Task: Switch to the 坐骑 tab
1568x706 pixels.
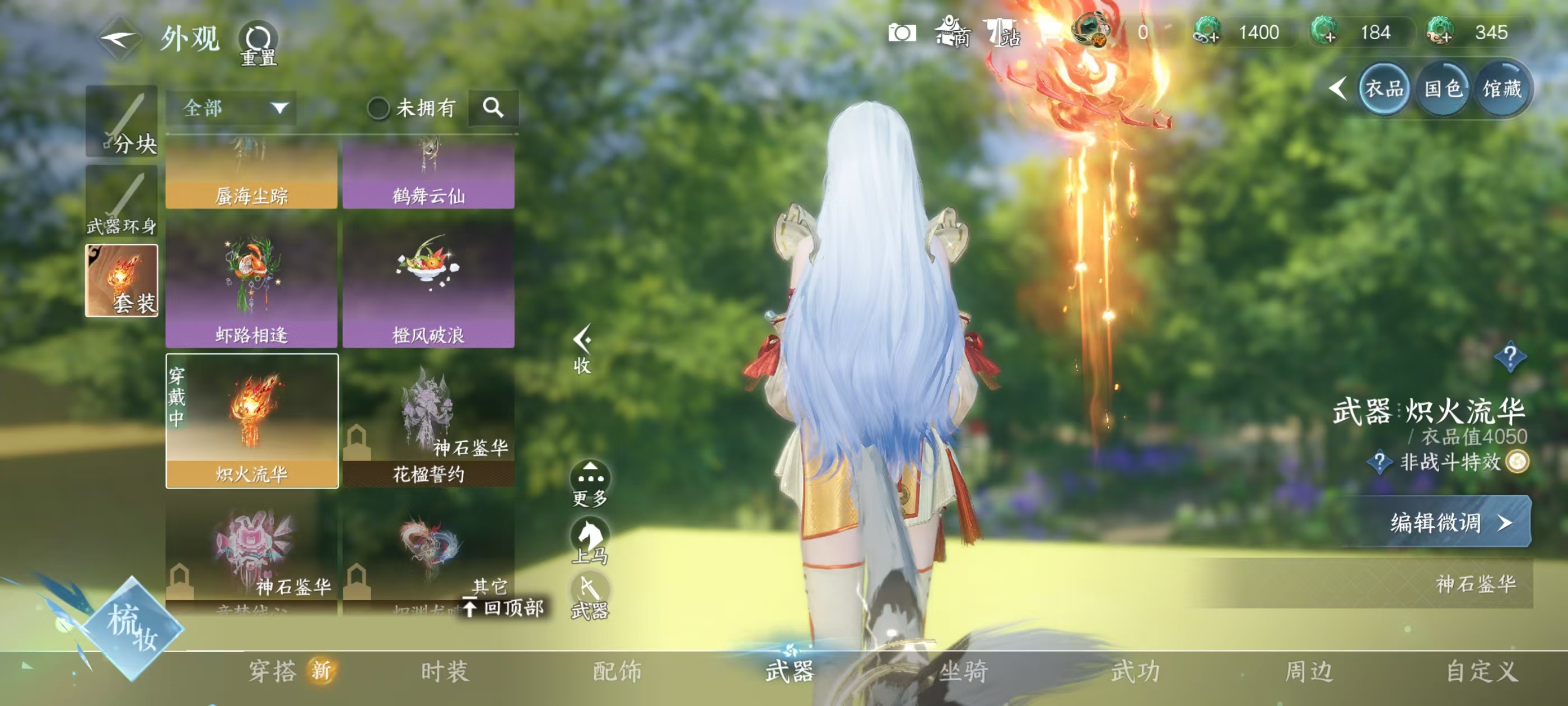Action: (963, 671)
